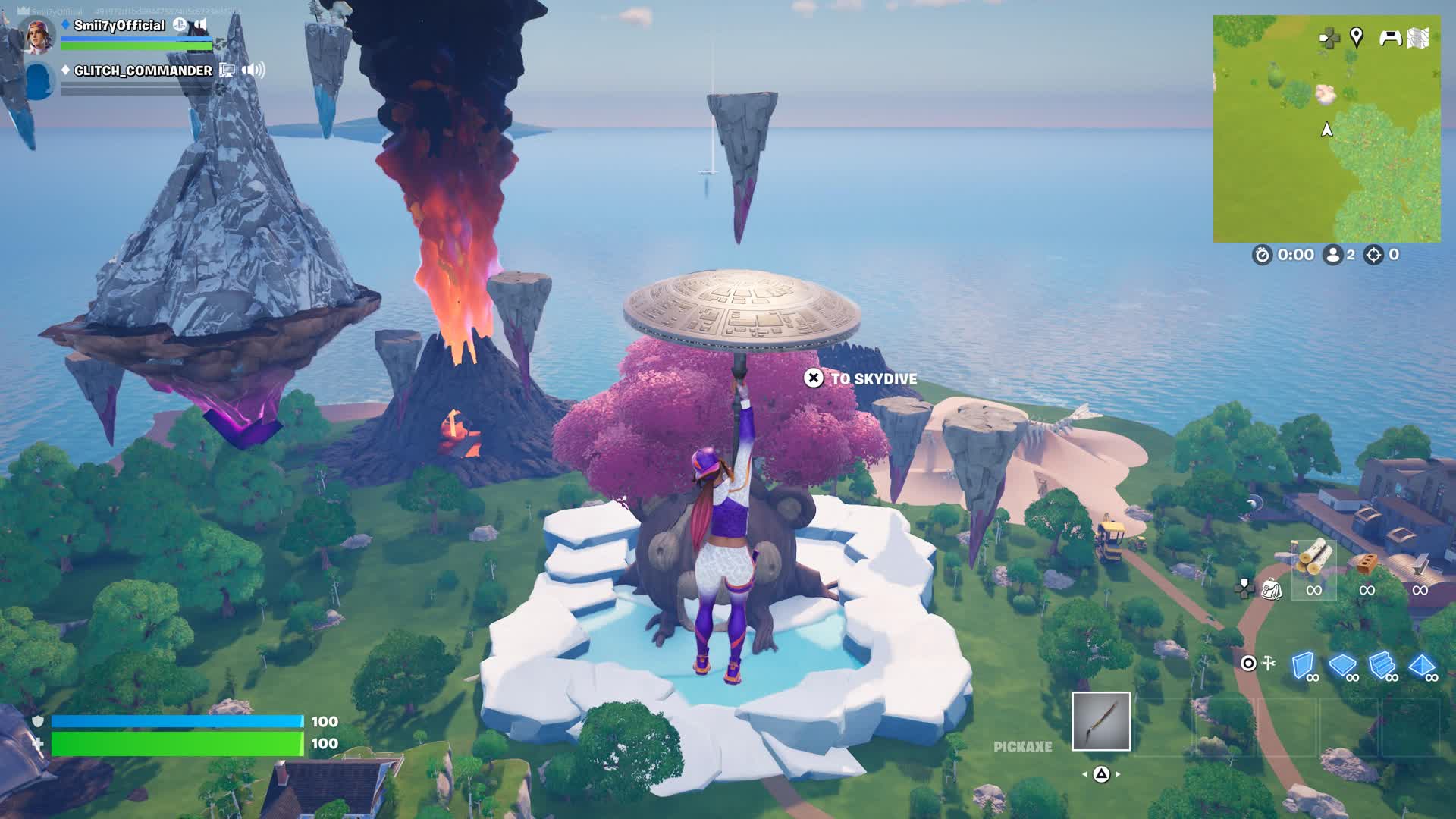Click the map marker pin icon

pyautogui.click(x=1357, y=36)
